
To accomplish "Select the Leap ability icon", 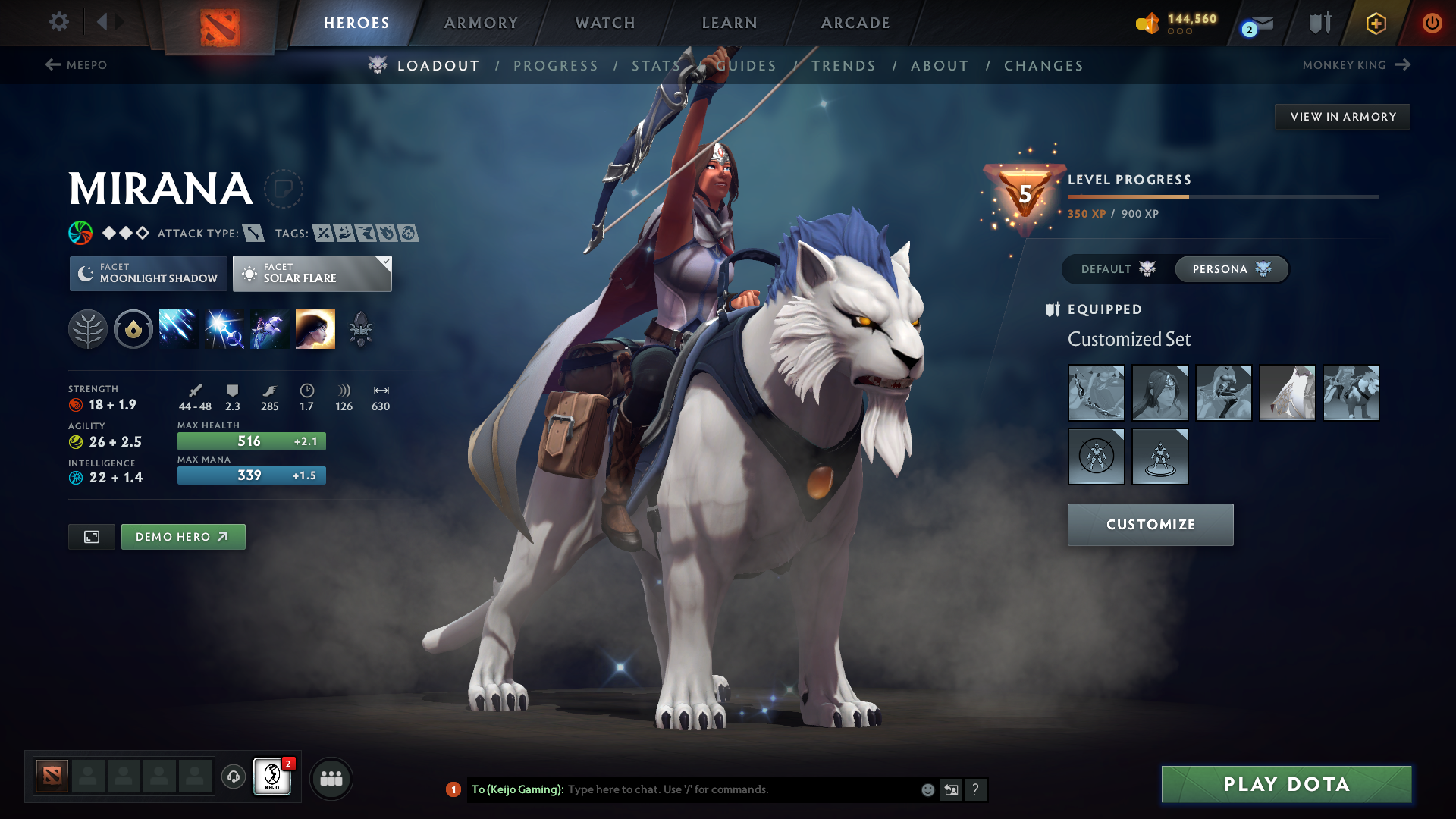I will point(269,328).
